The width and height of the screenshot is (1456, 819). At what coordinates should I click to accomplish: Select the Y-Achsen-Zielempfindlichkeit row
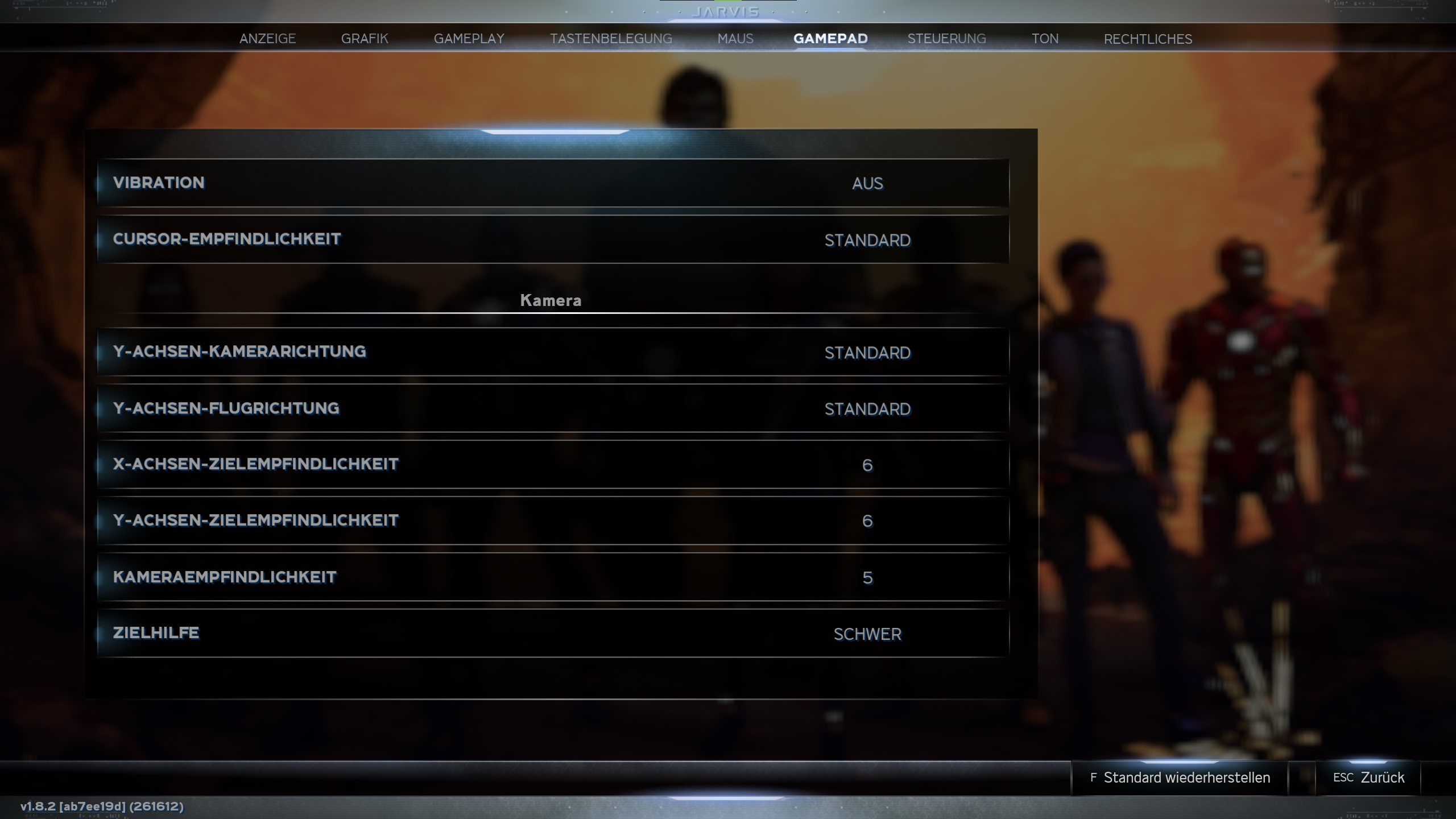[x=553, y=521]
